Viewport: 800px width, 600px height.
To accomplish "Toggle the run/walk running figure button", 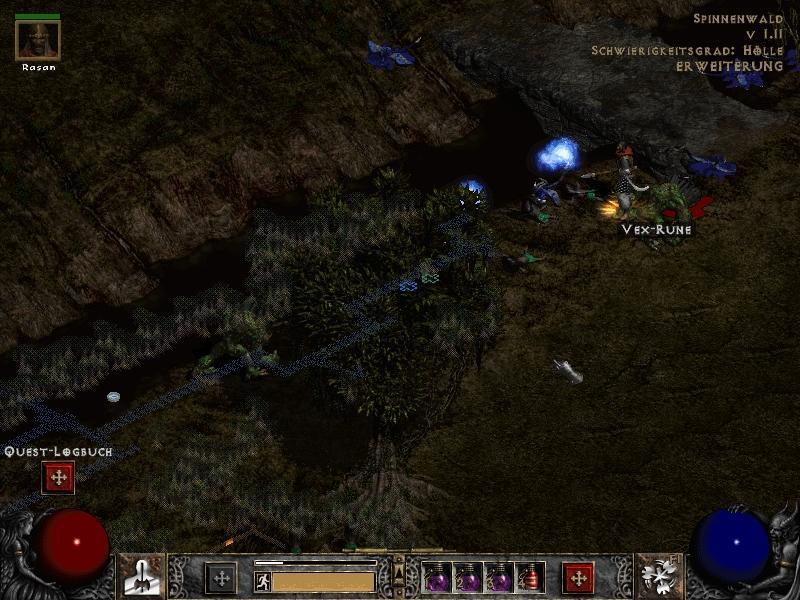I will 263,581.
